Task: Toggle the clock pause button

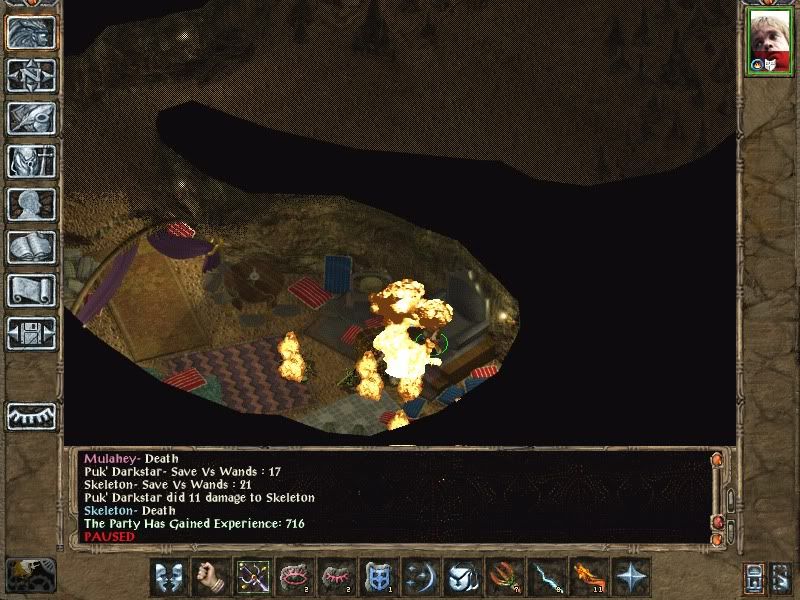Action: [29, 573]
